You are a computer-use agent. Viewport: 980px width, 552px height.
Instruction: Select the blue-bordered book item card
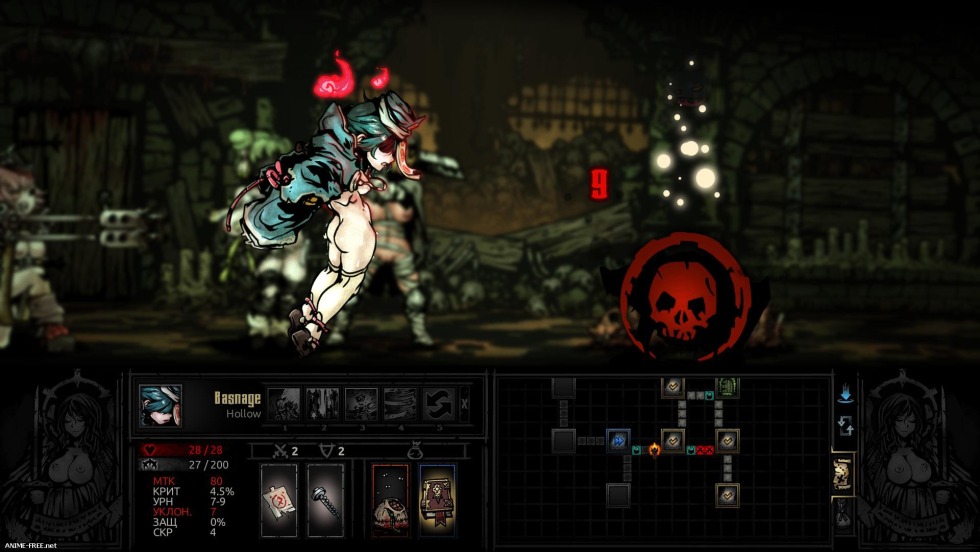(x=437, y=499)
